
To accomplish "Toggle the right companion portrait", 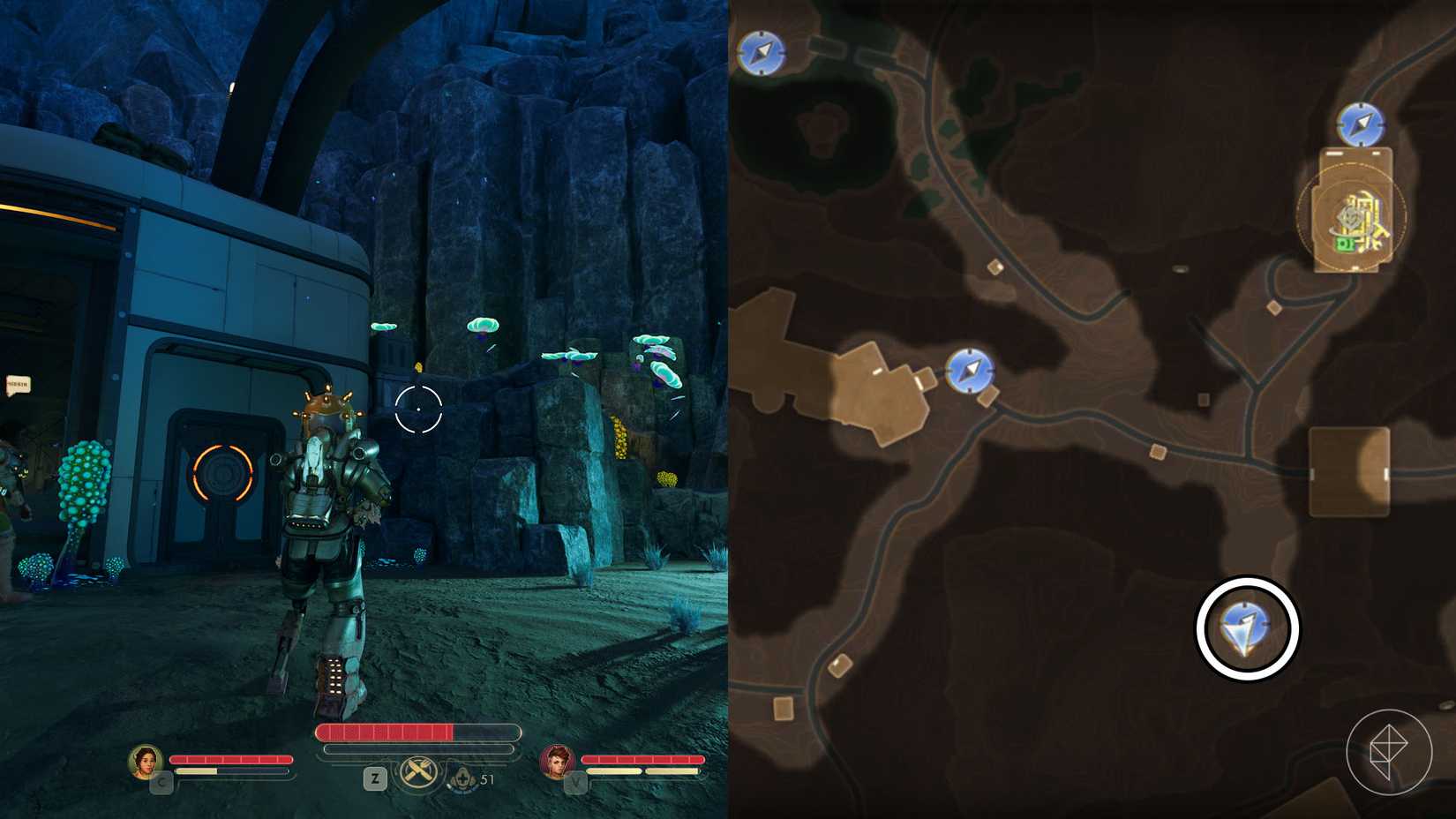I will 557,762.
